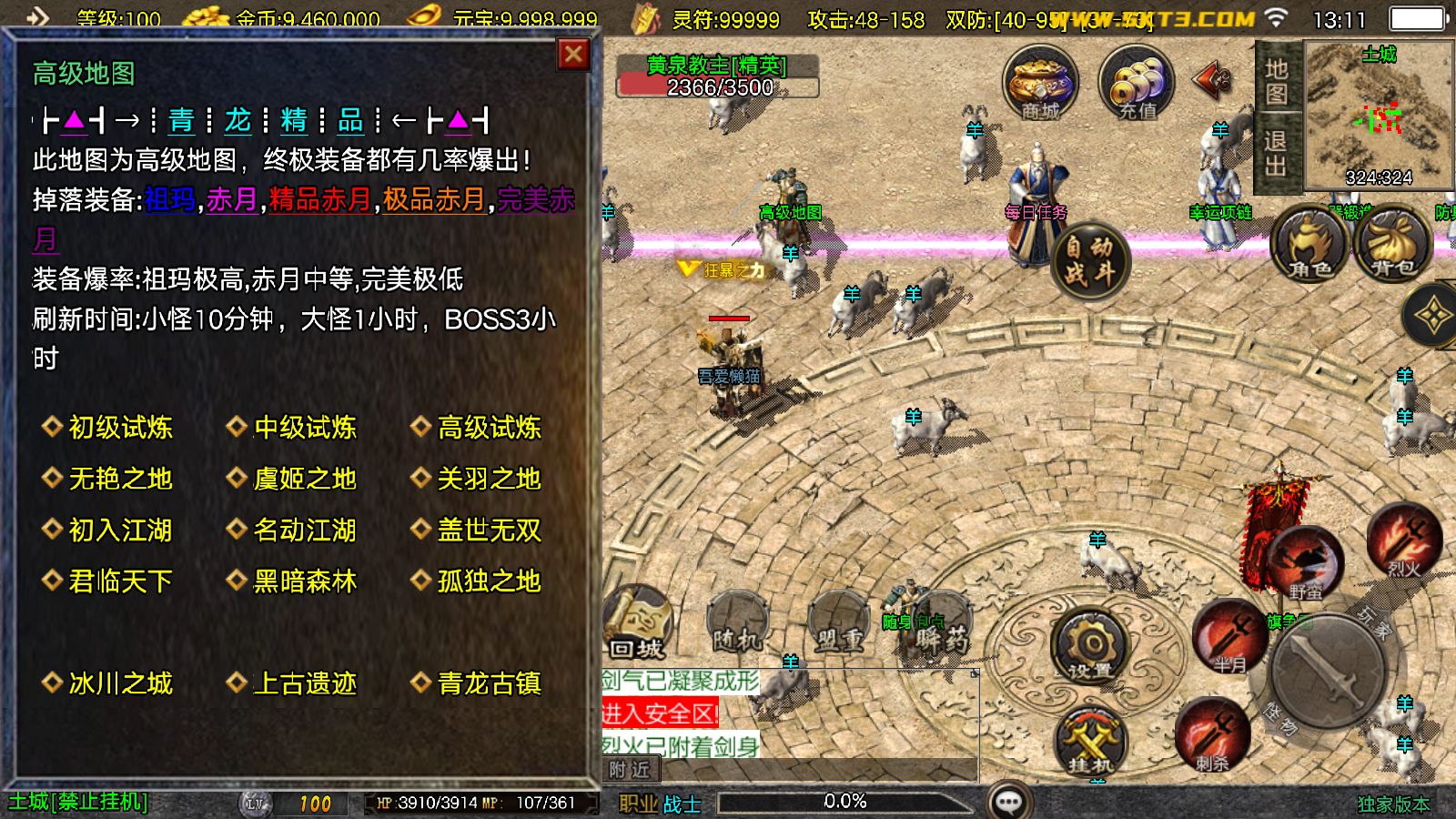
Task: Enter the 虞姬之地 map
Action: tap(304, 479)
